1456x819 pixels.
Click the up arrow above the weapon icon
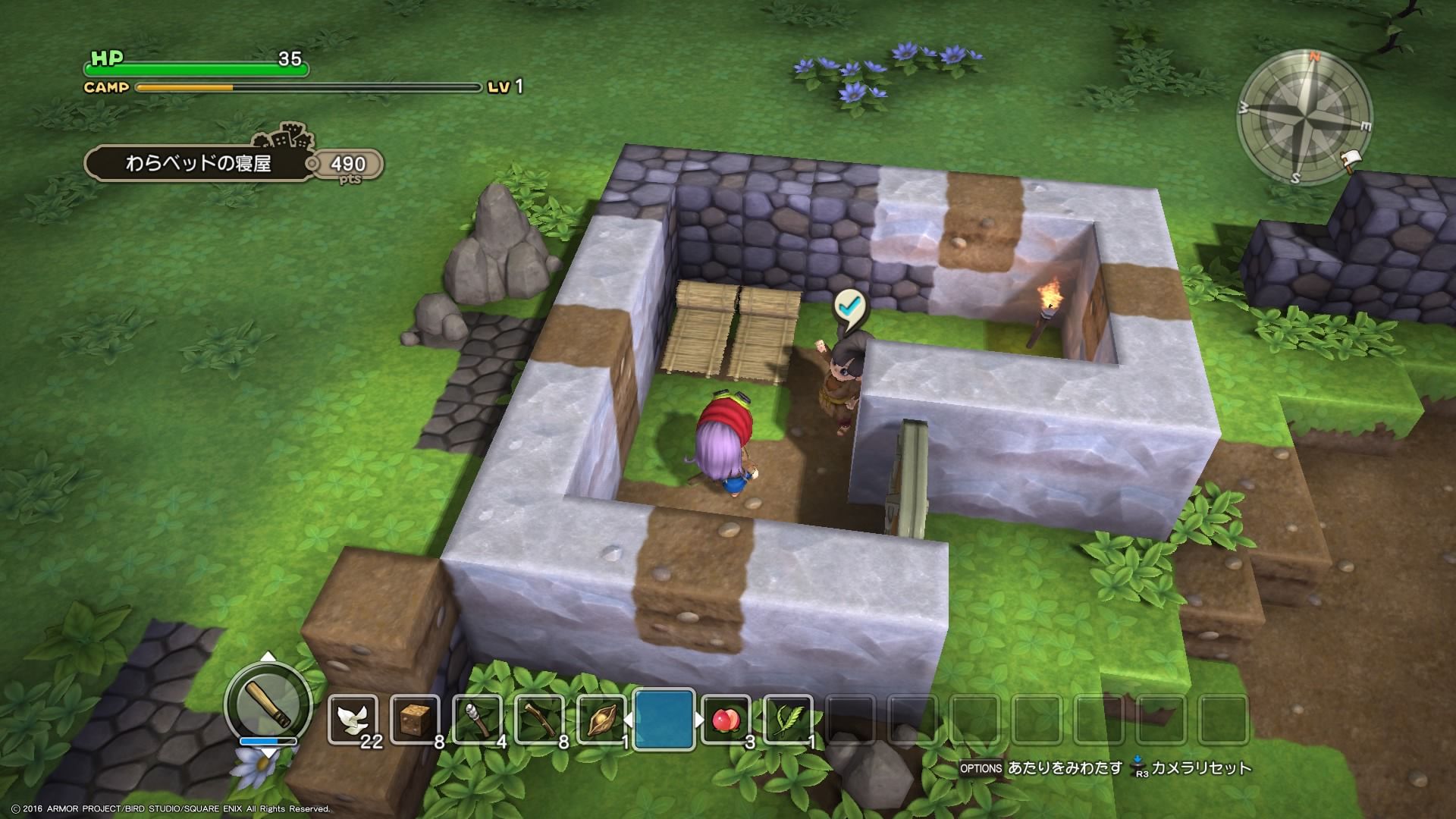pyautogui.click(x=268, y=657)
